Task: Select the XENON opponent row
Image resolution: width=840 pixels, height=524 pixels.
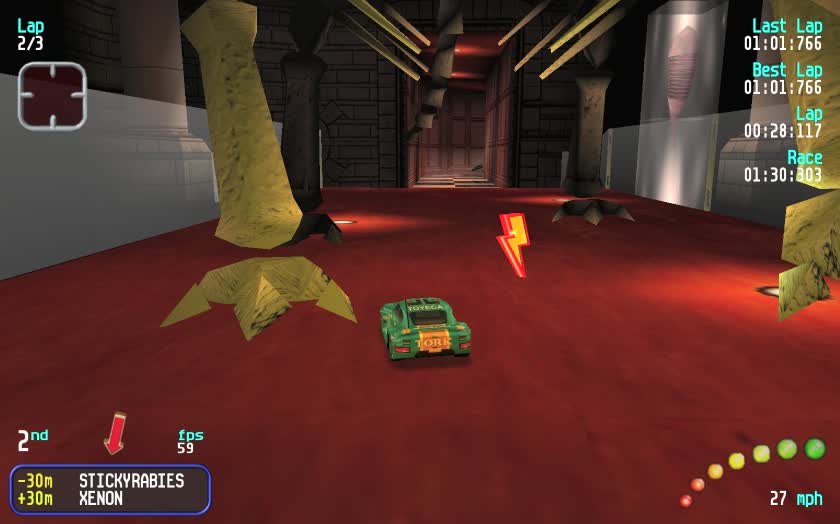Action: click(110, 498)
